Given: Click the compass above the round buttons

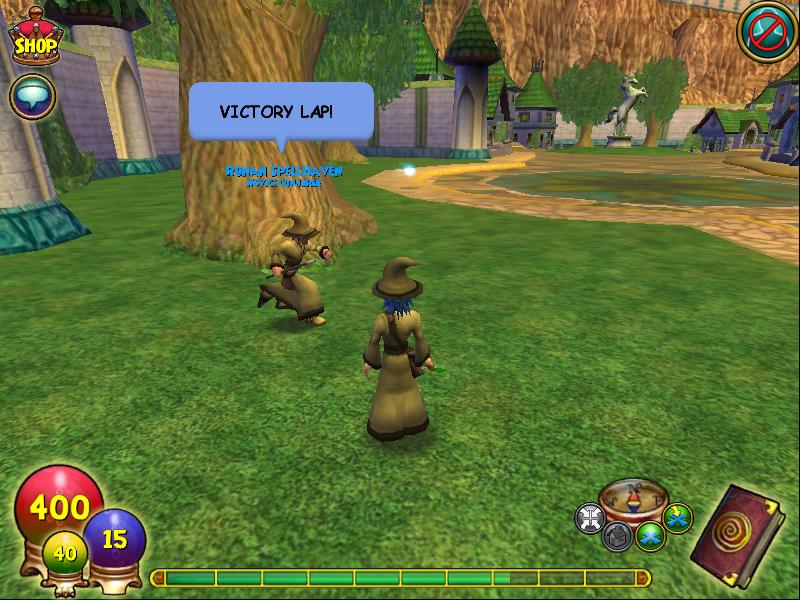Looking at the screenshot, I should coord(632,498).
